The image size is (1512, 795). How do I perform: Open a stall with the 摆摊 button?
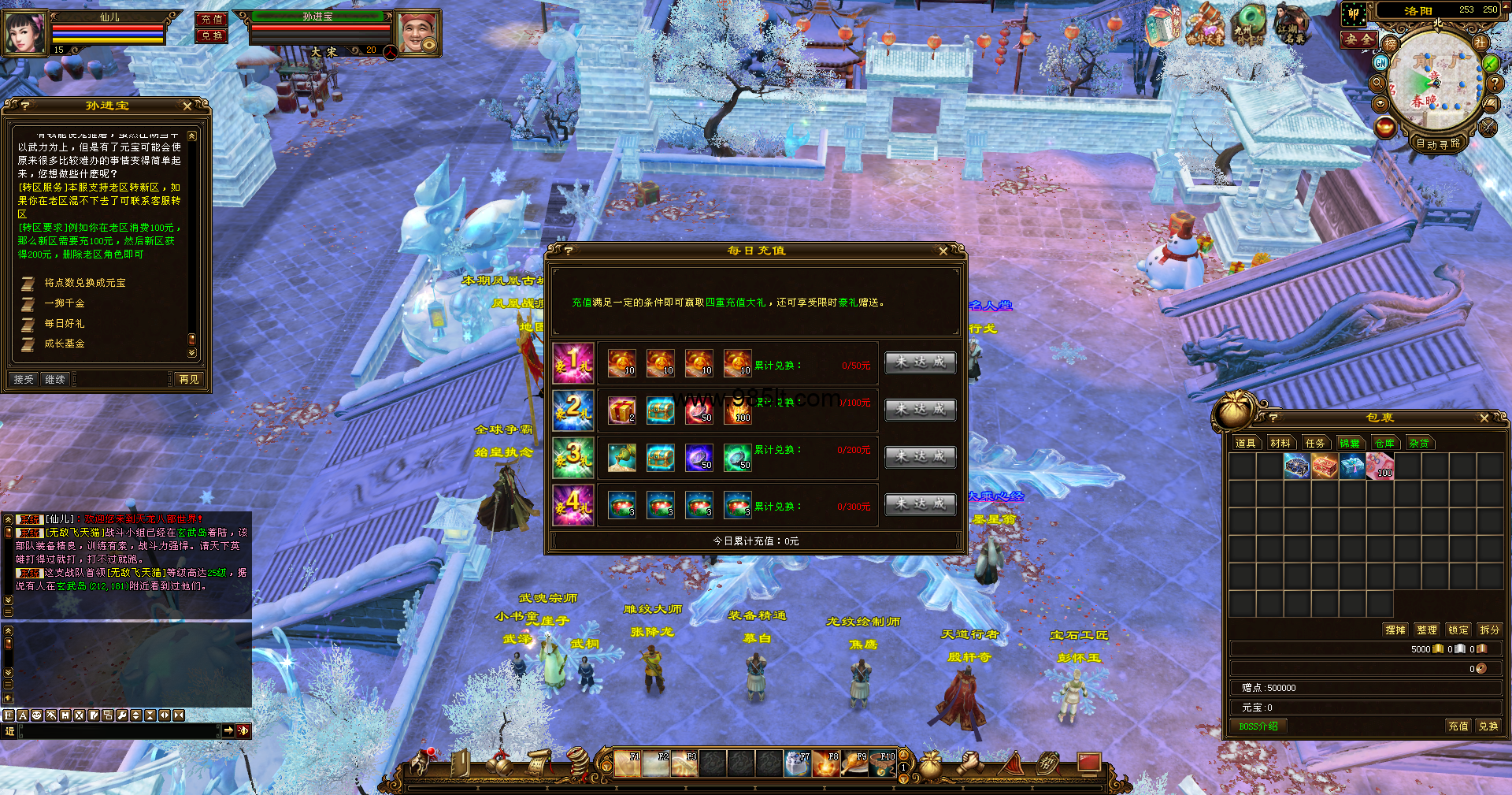(1395, 630)
